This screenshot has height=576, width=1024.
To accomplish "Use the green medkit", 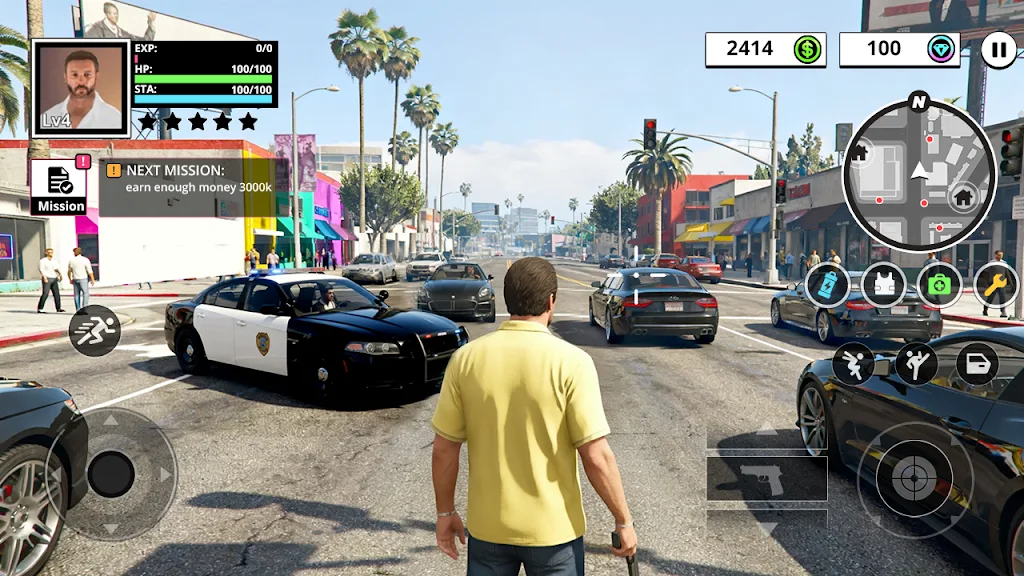I will coord(940,285).
